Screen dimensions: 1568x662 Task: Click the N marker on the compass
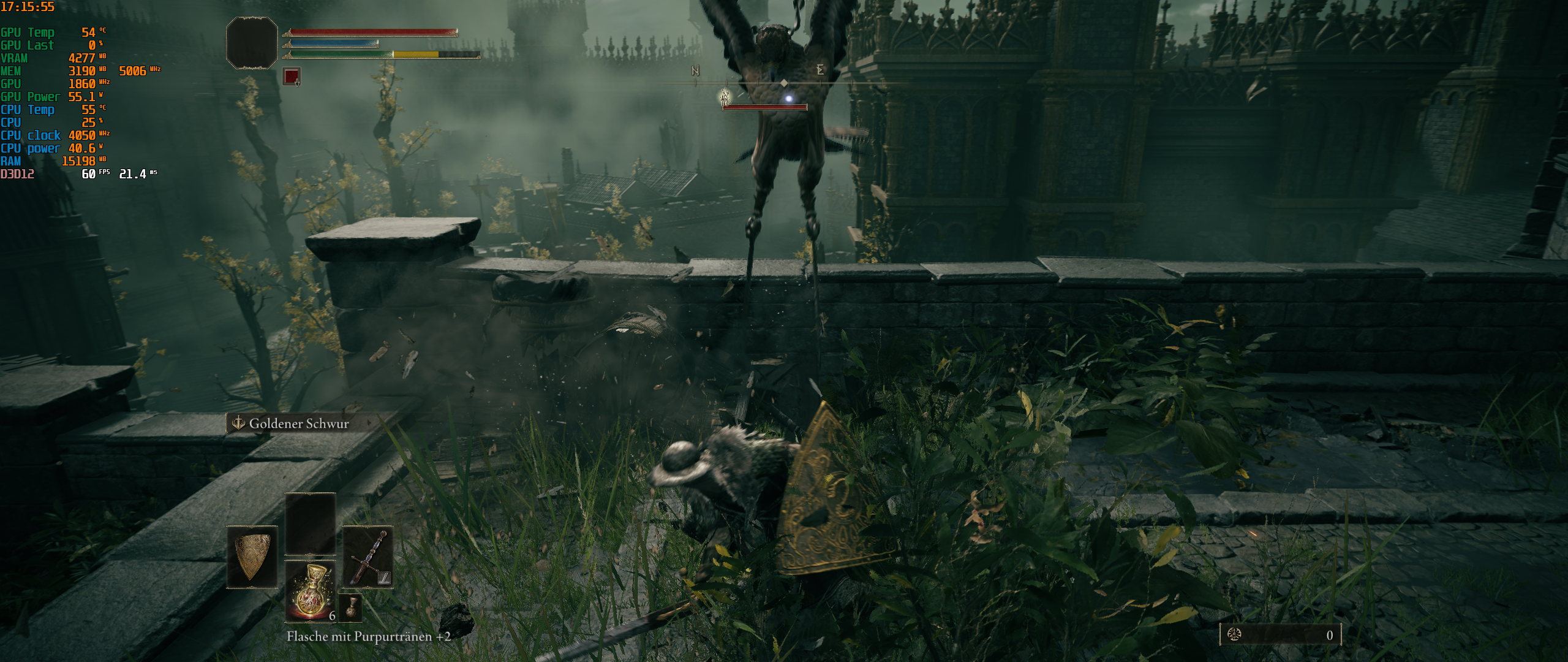pyautogui.click(x=694, y=71)
